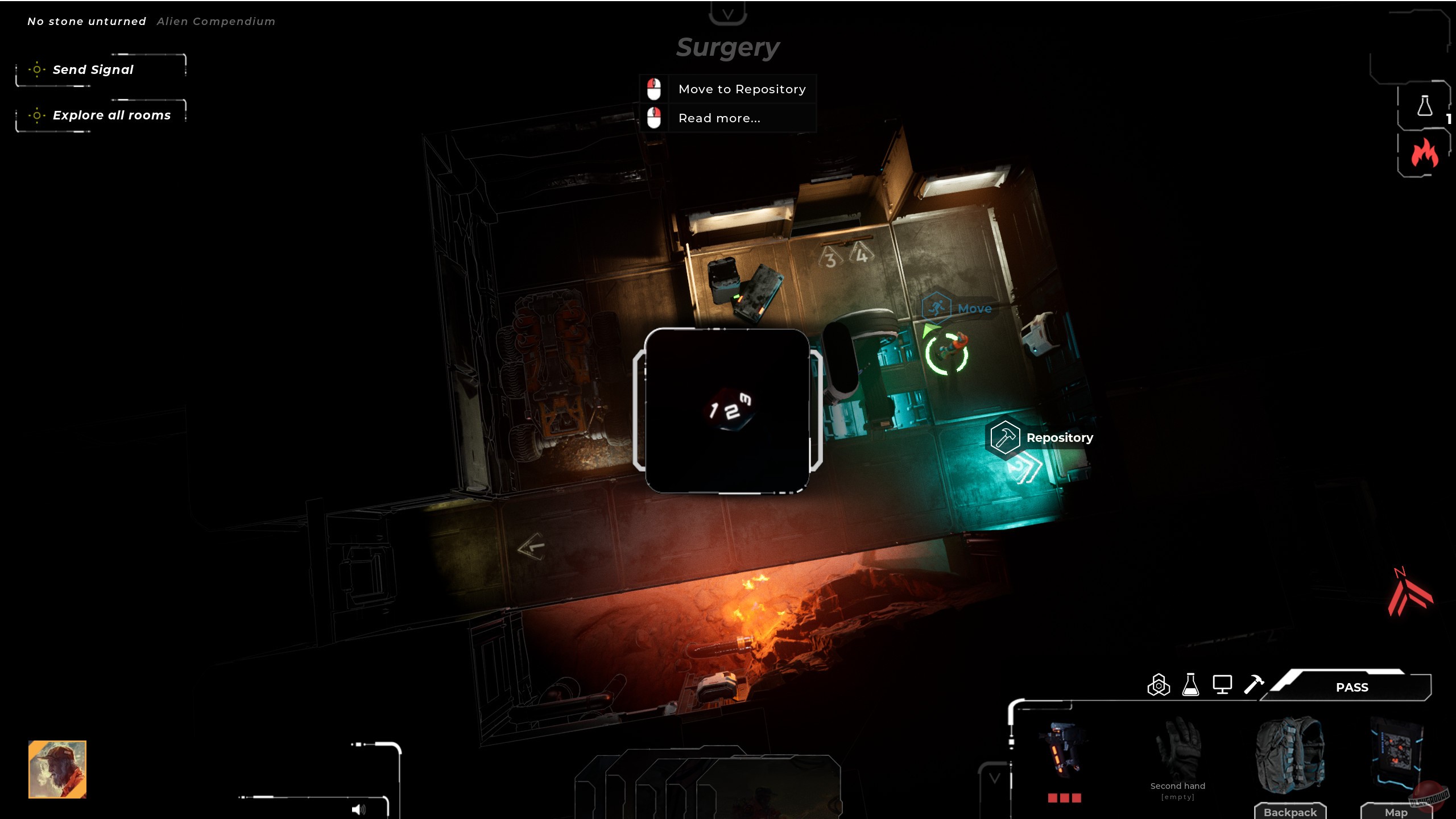Open the flask counter panel at top right
Screen dimensions: 1456x819
point(1424,105)
